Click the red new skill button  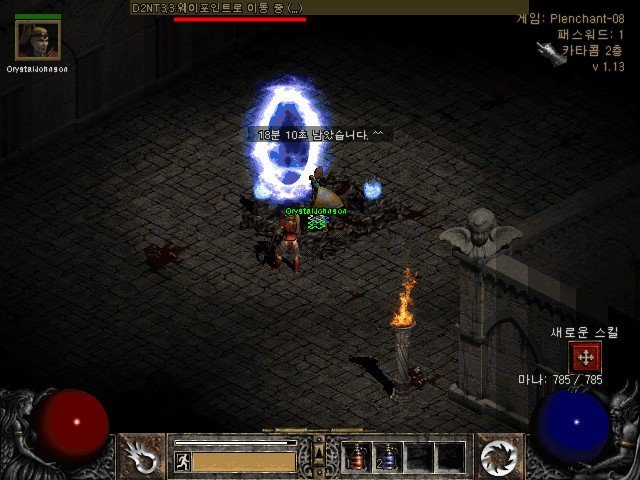click(x=586, y=356)
